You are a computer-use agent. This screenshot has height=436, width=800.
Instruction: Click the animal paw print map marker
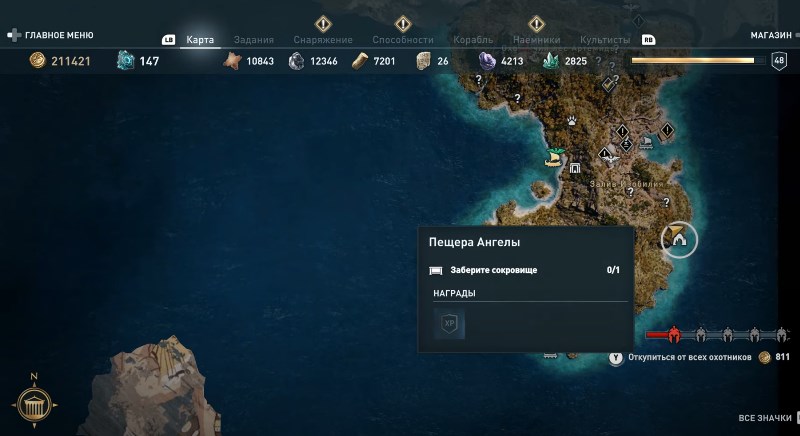(571, 119)
